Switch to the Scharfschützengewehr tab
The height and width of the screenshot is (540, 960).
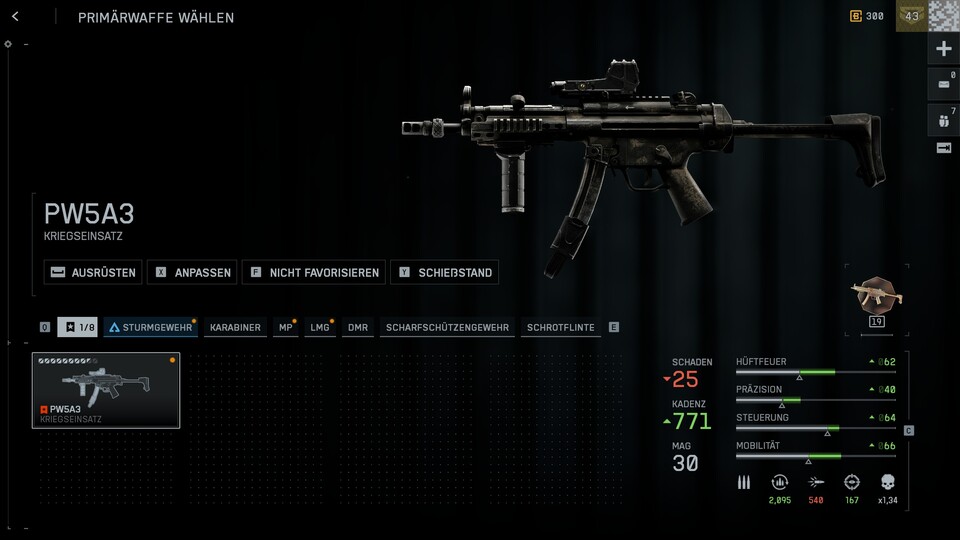coord(447,327)
